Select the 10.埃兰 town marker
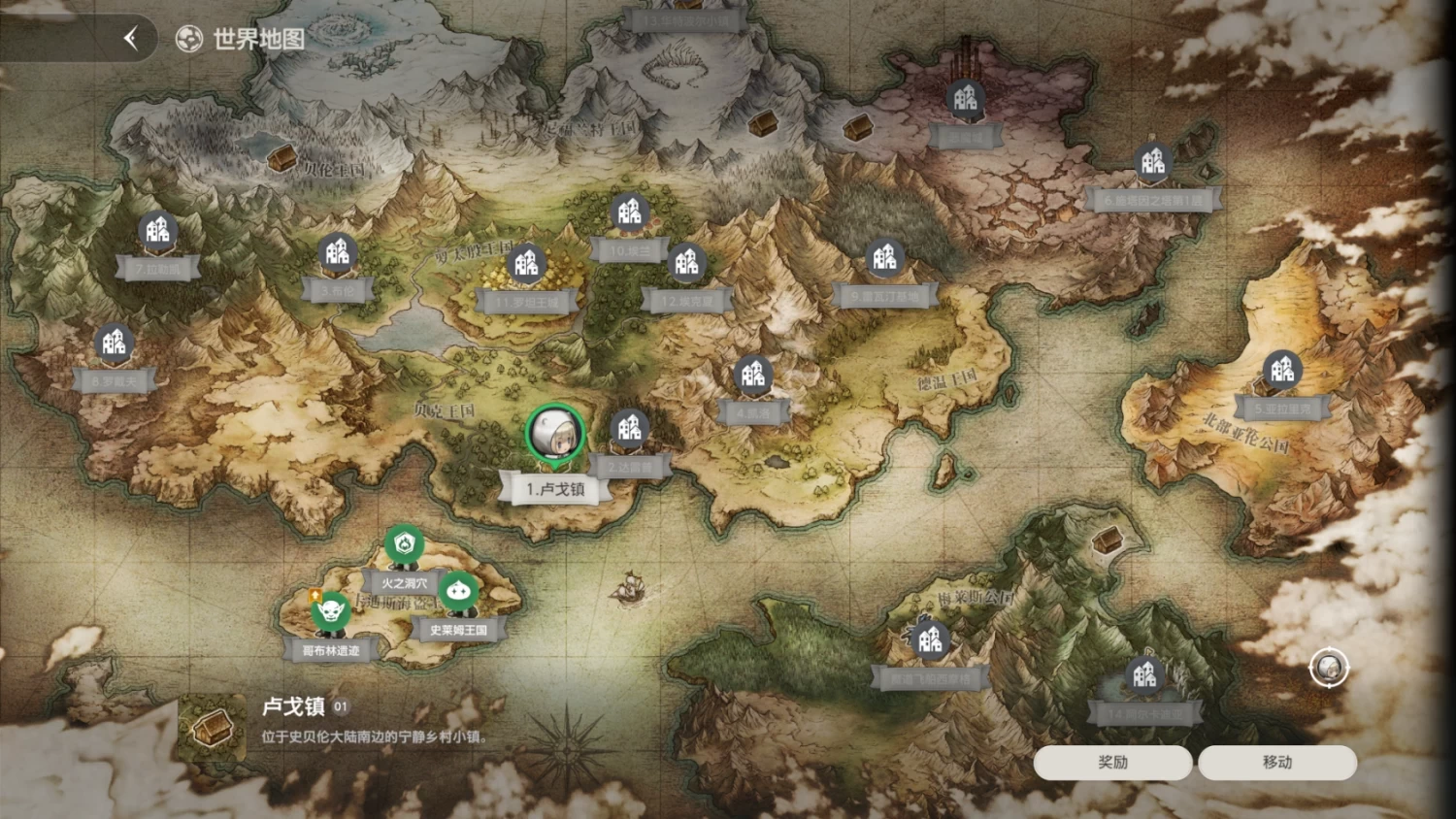 pyautogui.click(x=629, y=213)
